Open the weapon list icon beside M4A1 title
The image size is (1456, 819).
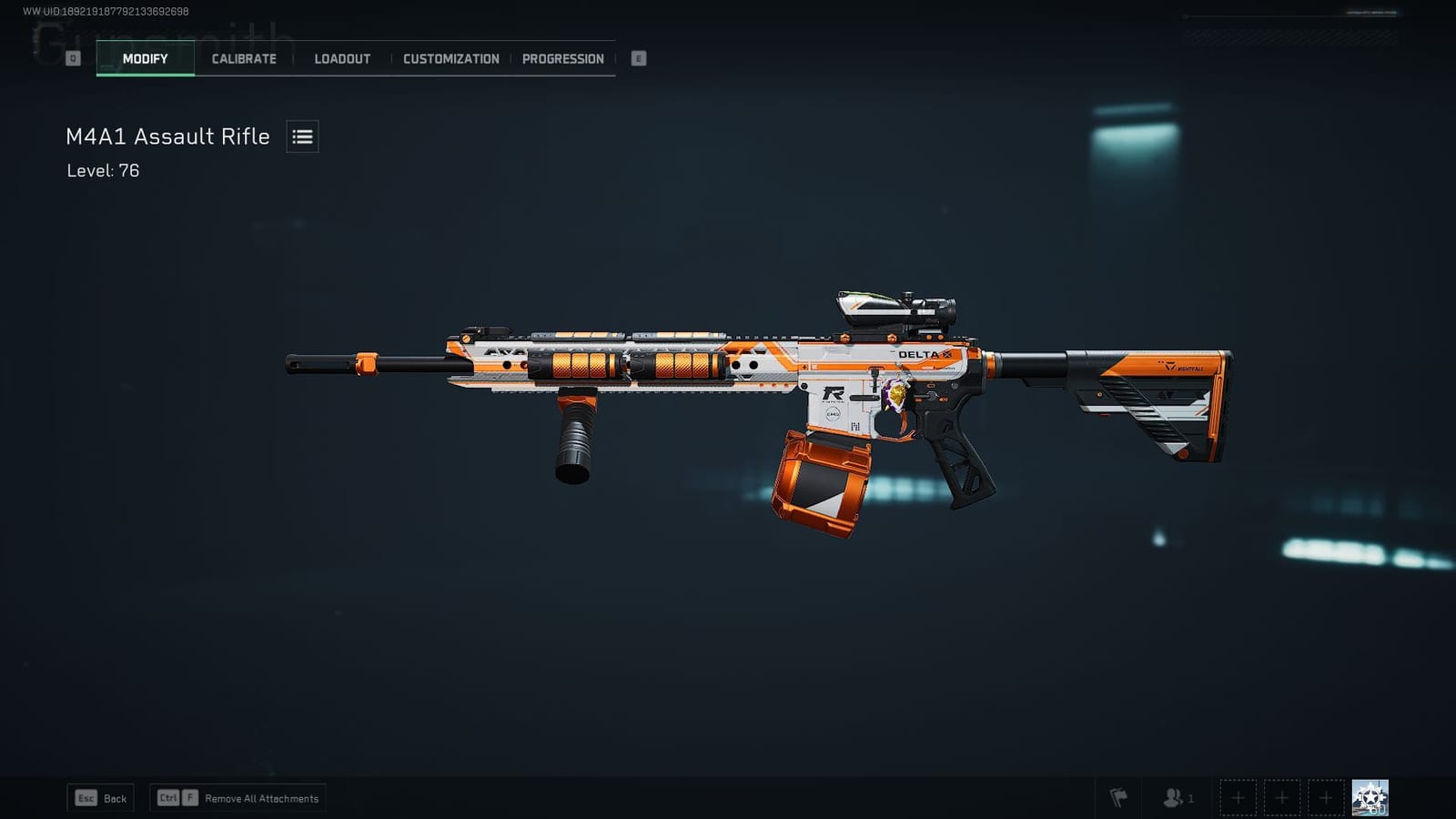click(x=301, y=136)
